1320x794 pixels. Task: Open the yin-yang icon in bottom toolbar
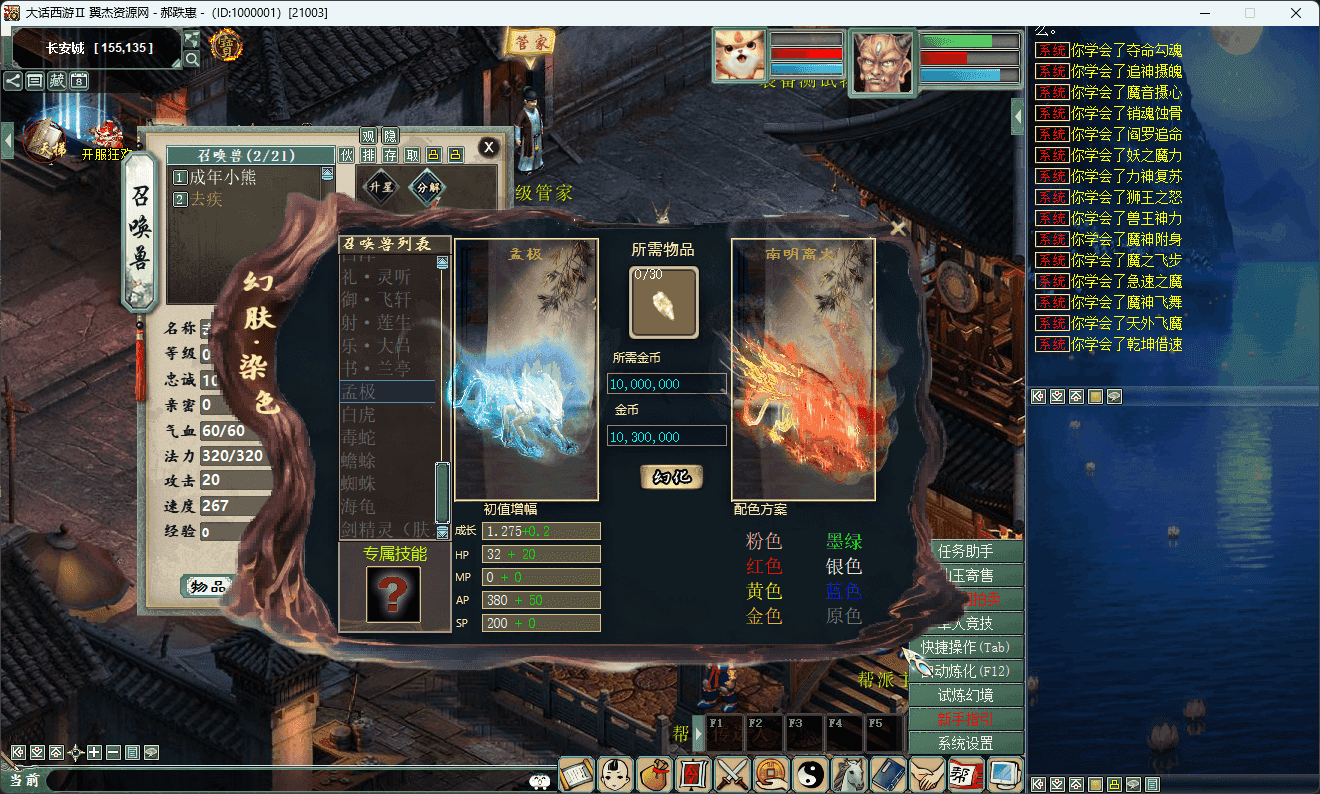click(810, 774)
